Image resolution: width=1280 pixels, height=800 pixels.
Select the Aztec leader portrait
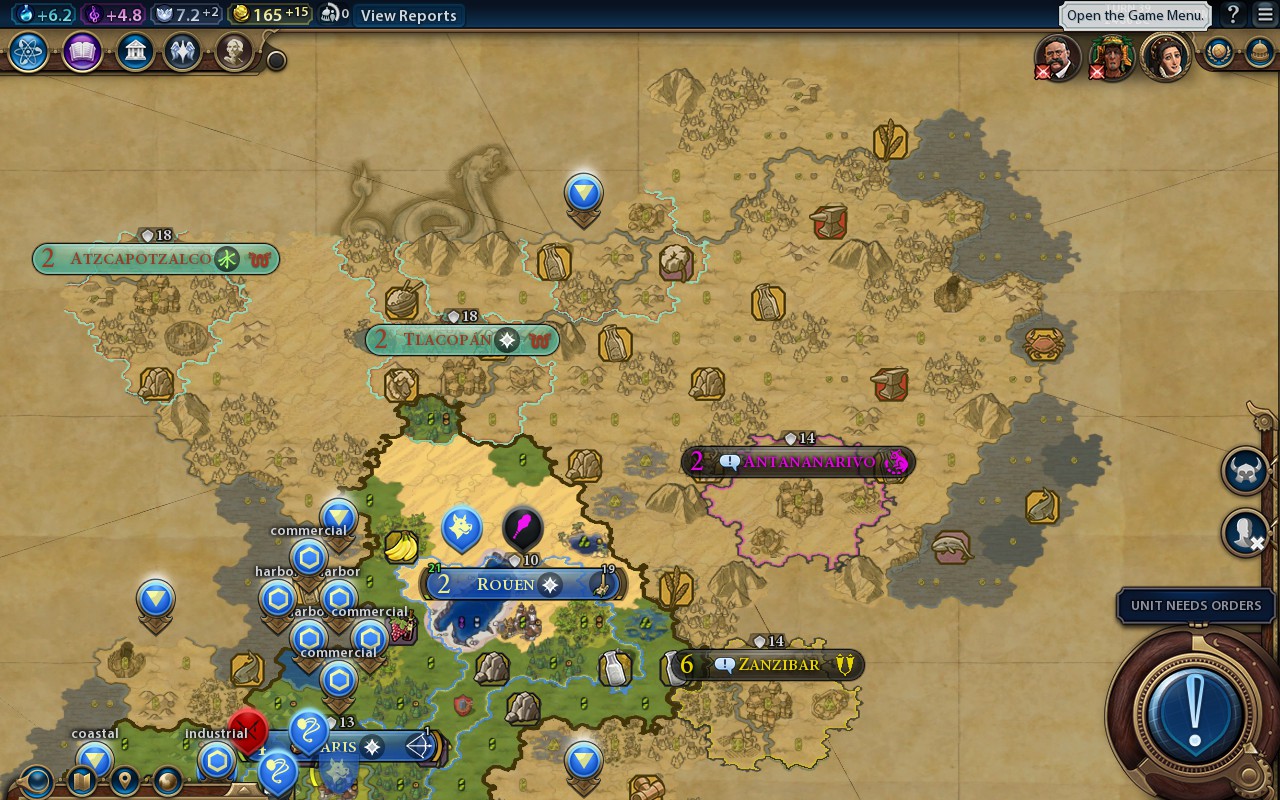[x=1112, y=56]
